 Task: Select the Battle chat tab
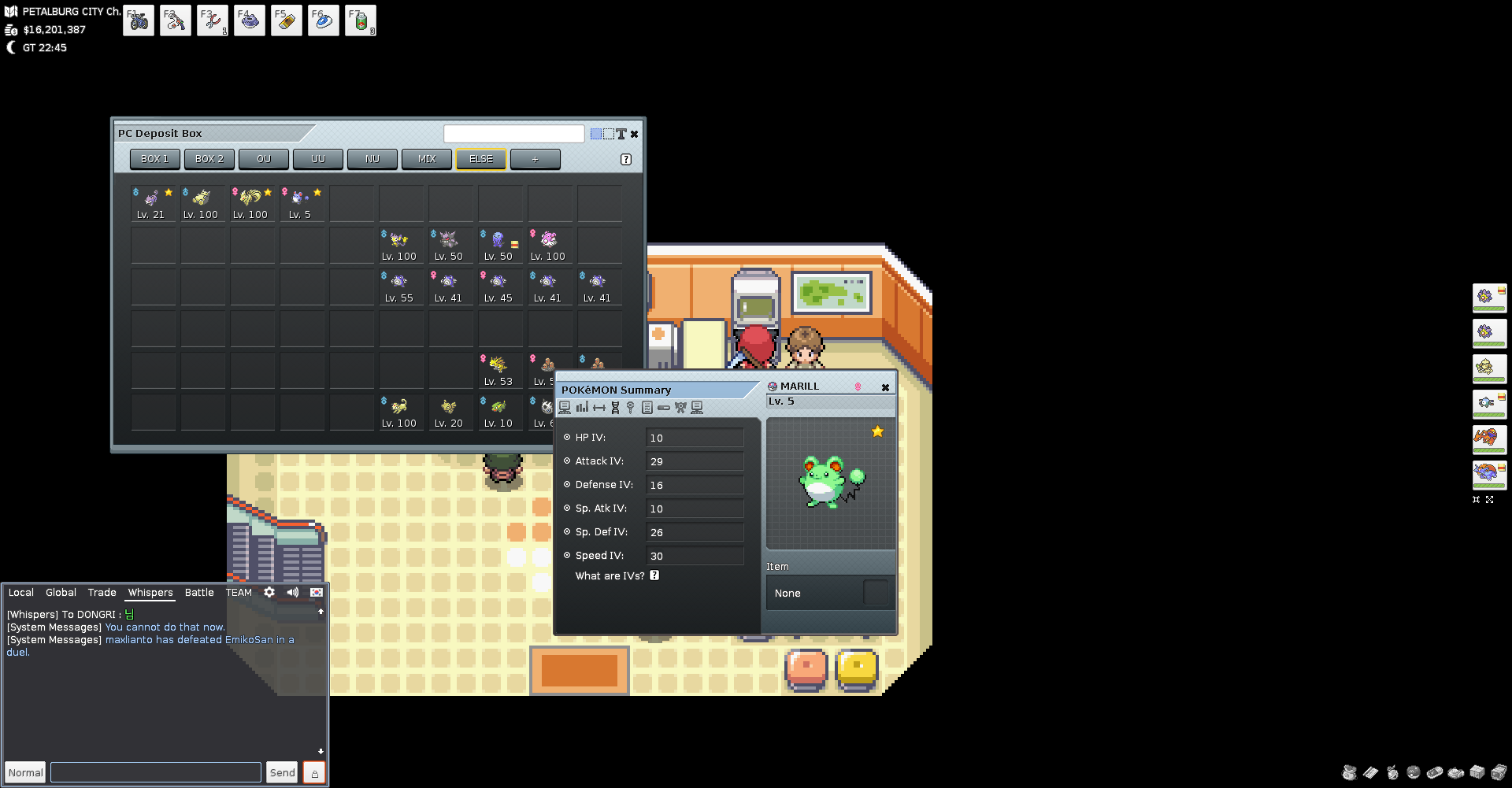click(199, 593)
